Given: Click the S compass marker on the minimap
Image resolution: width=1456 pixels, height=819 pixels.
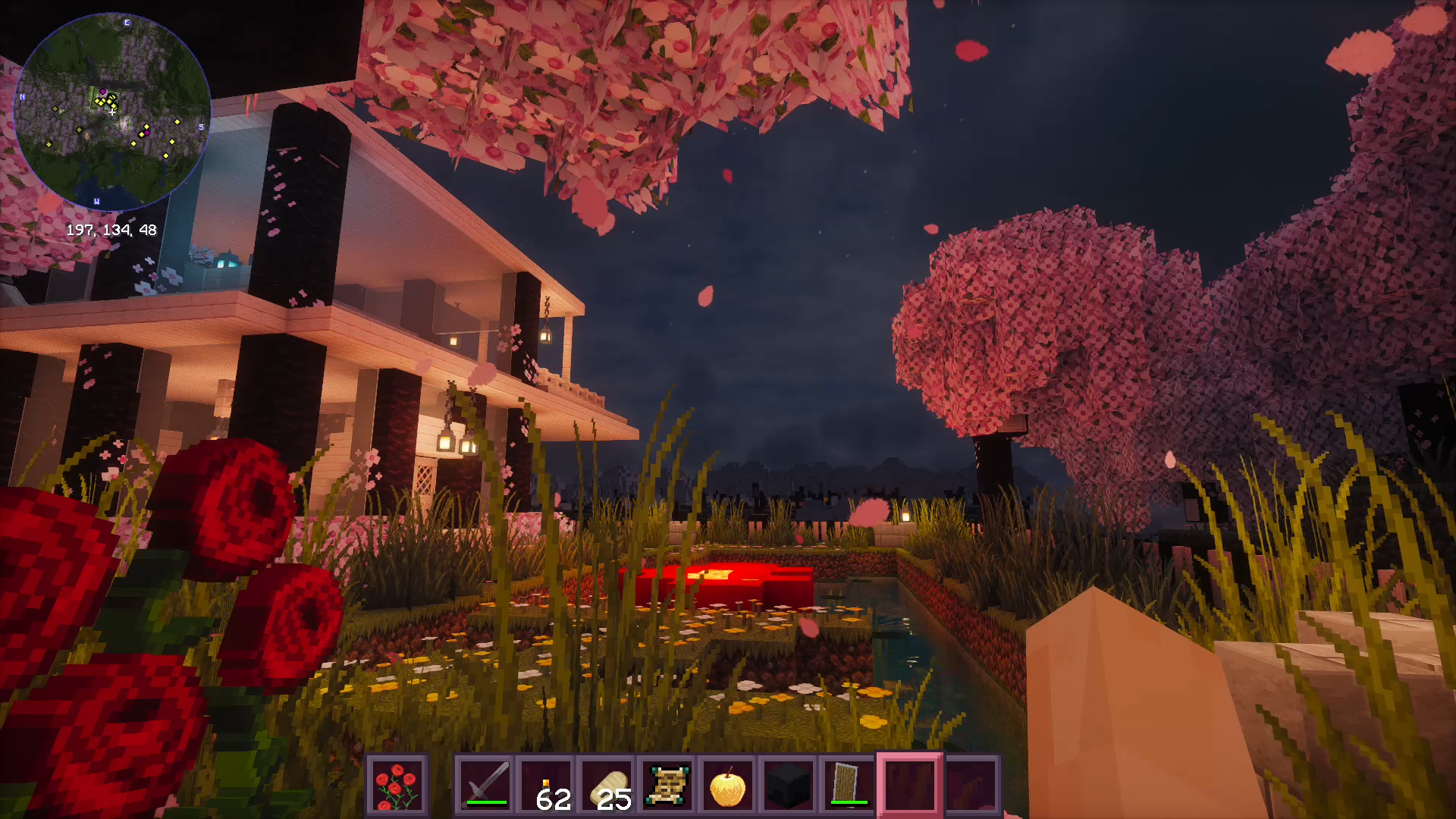Looking at the screenshot, I should coord(201,126).
